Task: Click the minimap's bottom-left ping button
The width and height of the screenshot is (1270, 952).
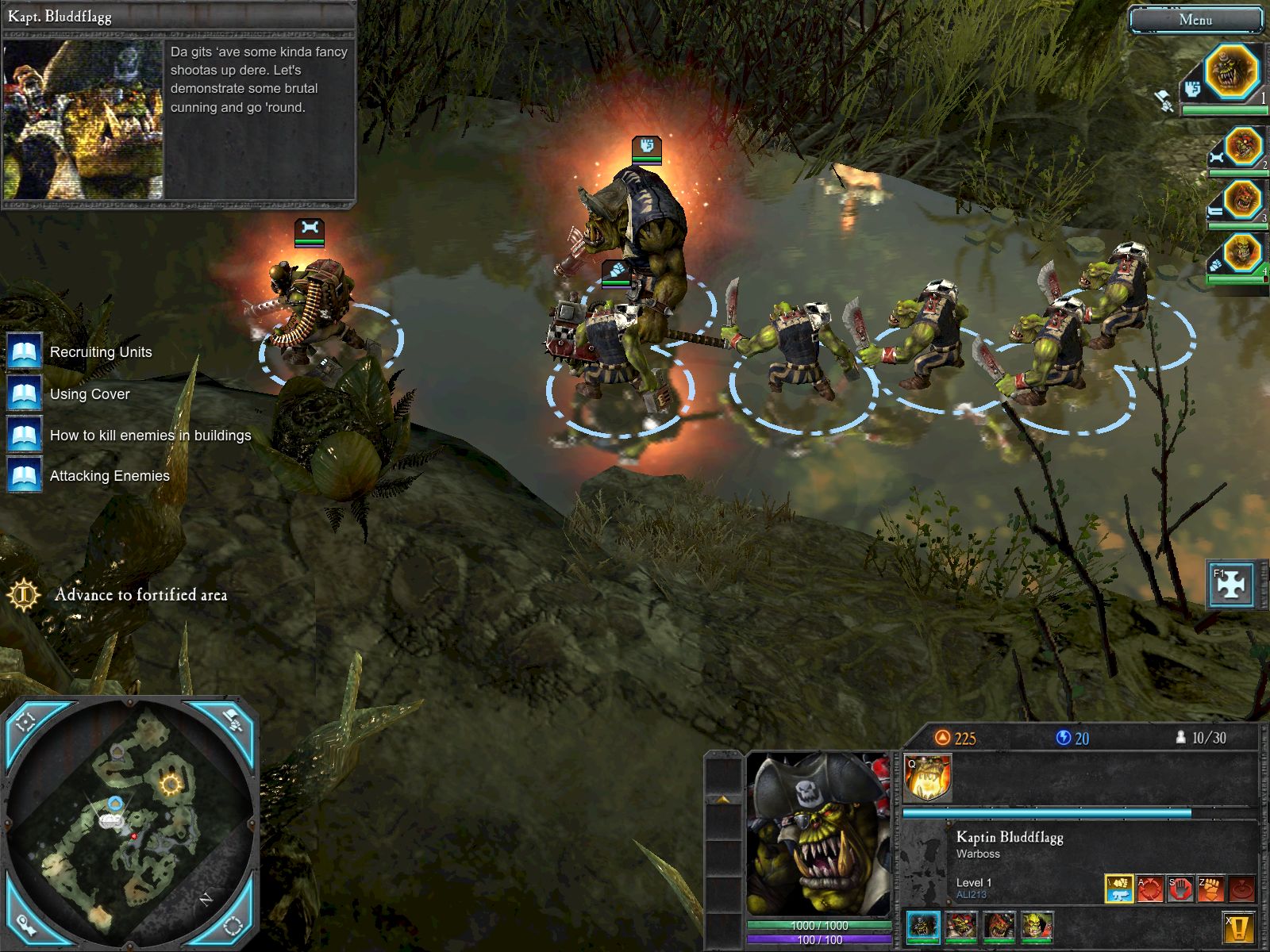Action: point(26,924)
